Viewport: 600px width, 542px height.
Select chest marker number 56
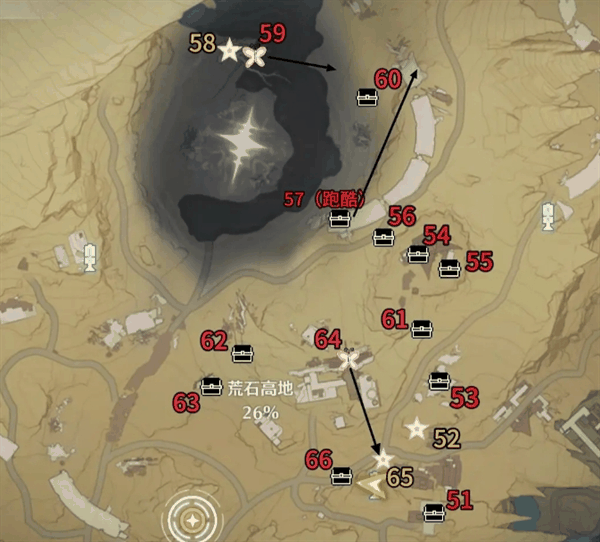coord(384,238)
